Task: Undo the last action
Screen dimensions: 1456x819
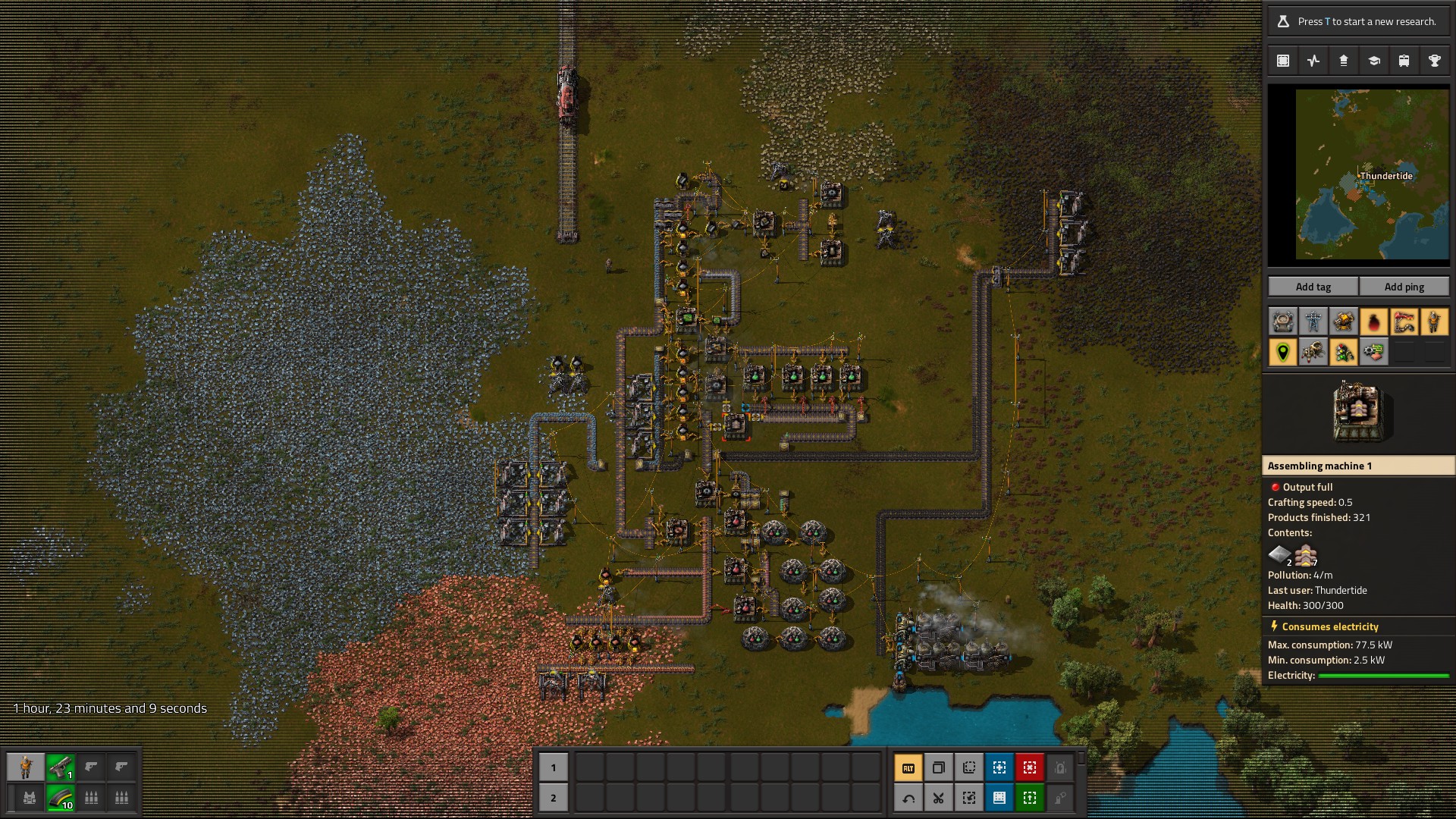Action: point(908,798)
